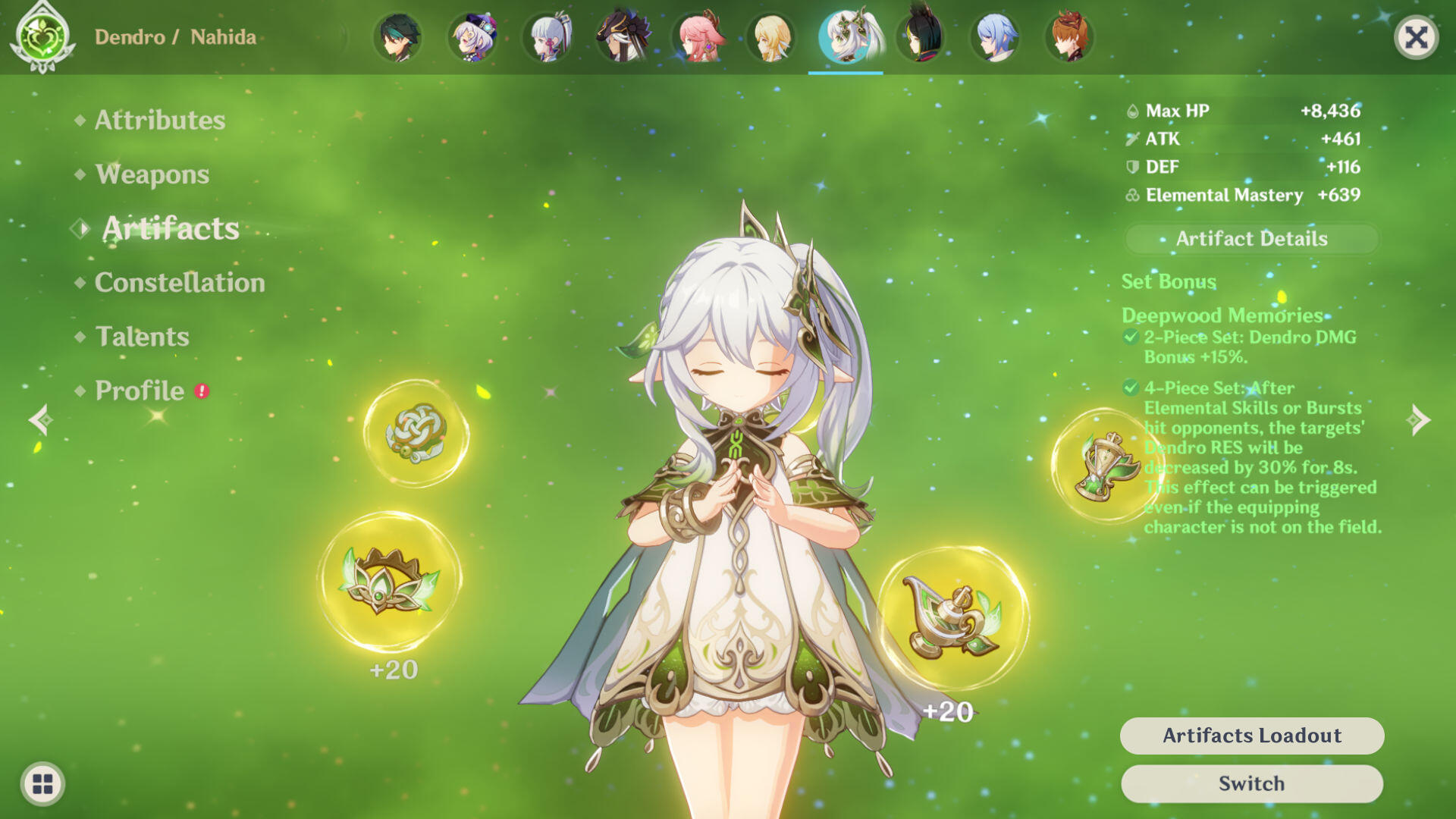
Task: Switch to the pink-haired character portrait
Action: pyautogui.click(x=698, y=37)
